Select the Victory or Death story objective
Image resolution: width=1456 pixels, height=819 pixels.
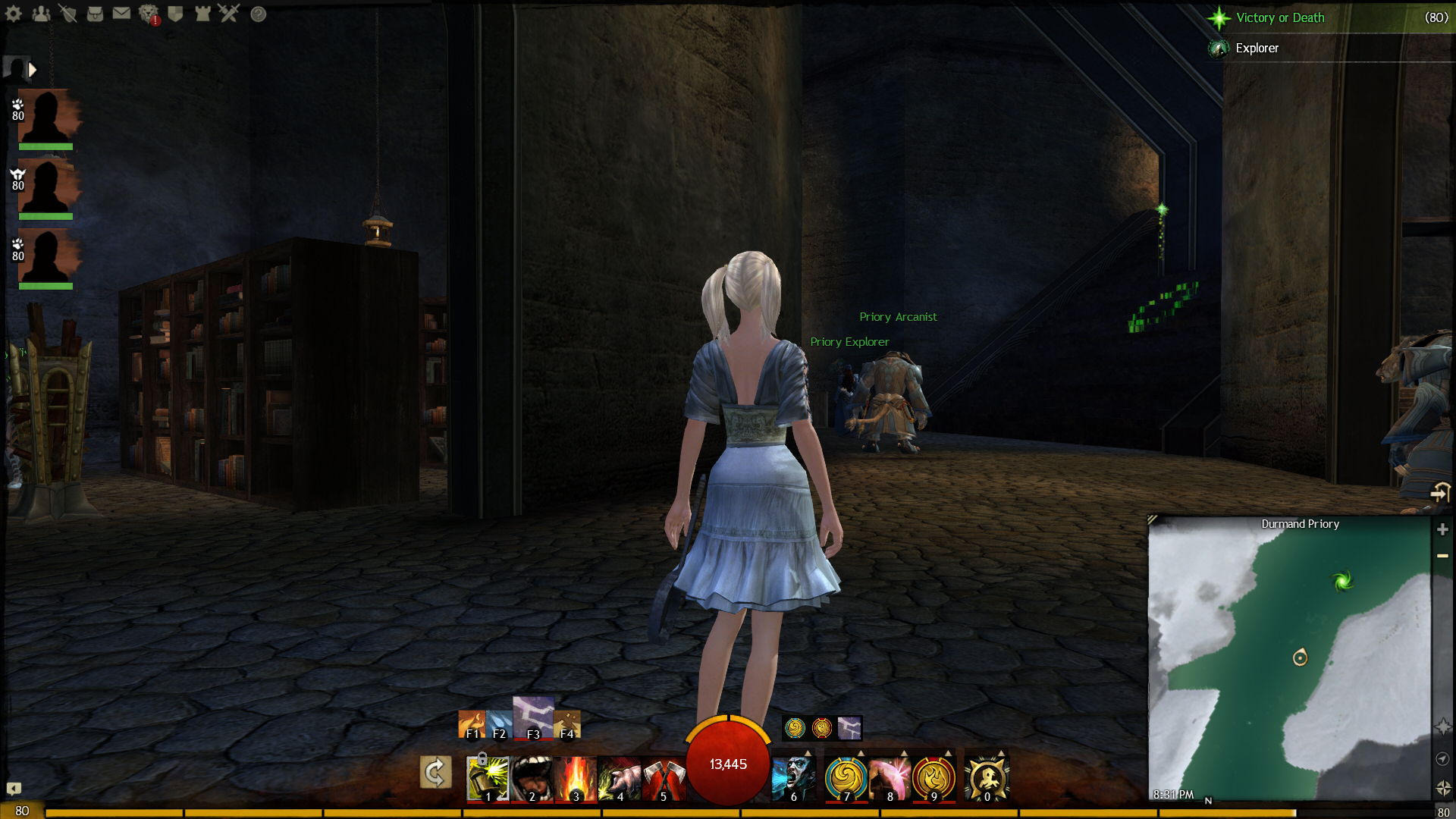tap(1280, 17)
